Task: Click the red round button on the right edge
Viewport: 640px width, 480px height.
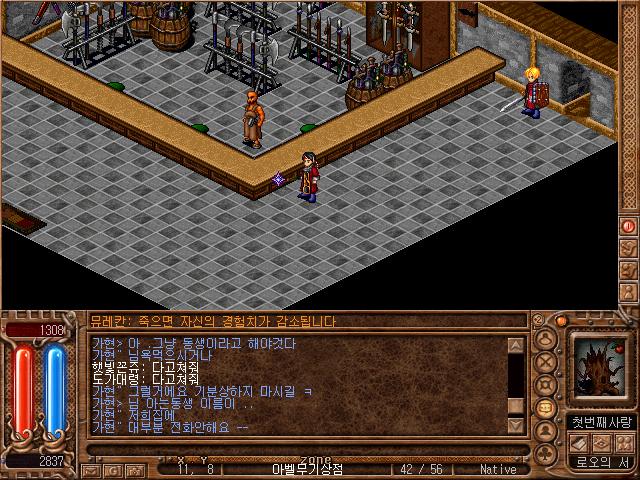Action: [629, 227]
